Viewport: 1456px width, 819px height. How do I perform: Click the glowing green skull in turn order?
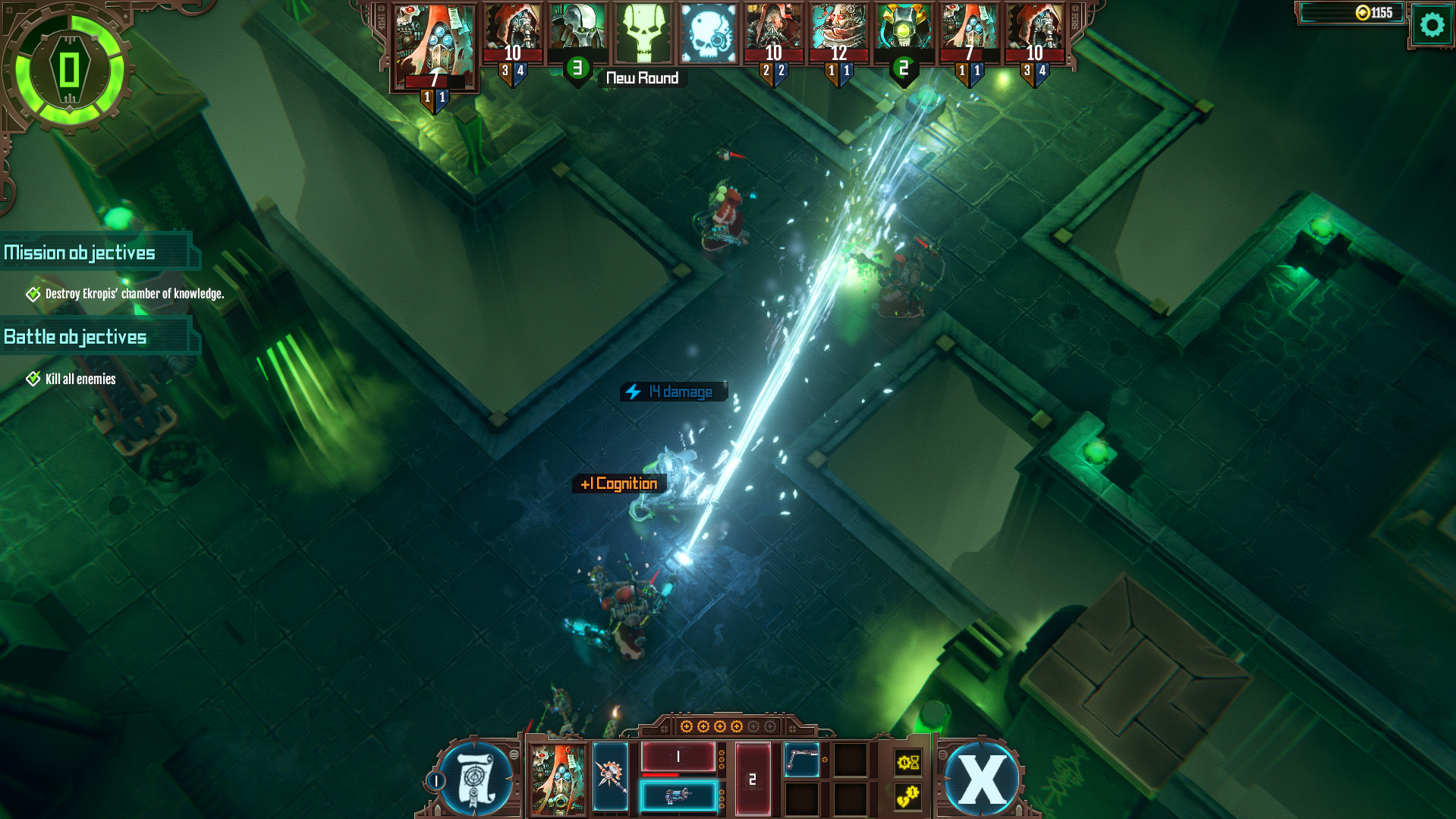click(641, 32)
